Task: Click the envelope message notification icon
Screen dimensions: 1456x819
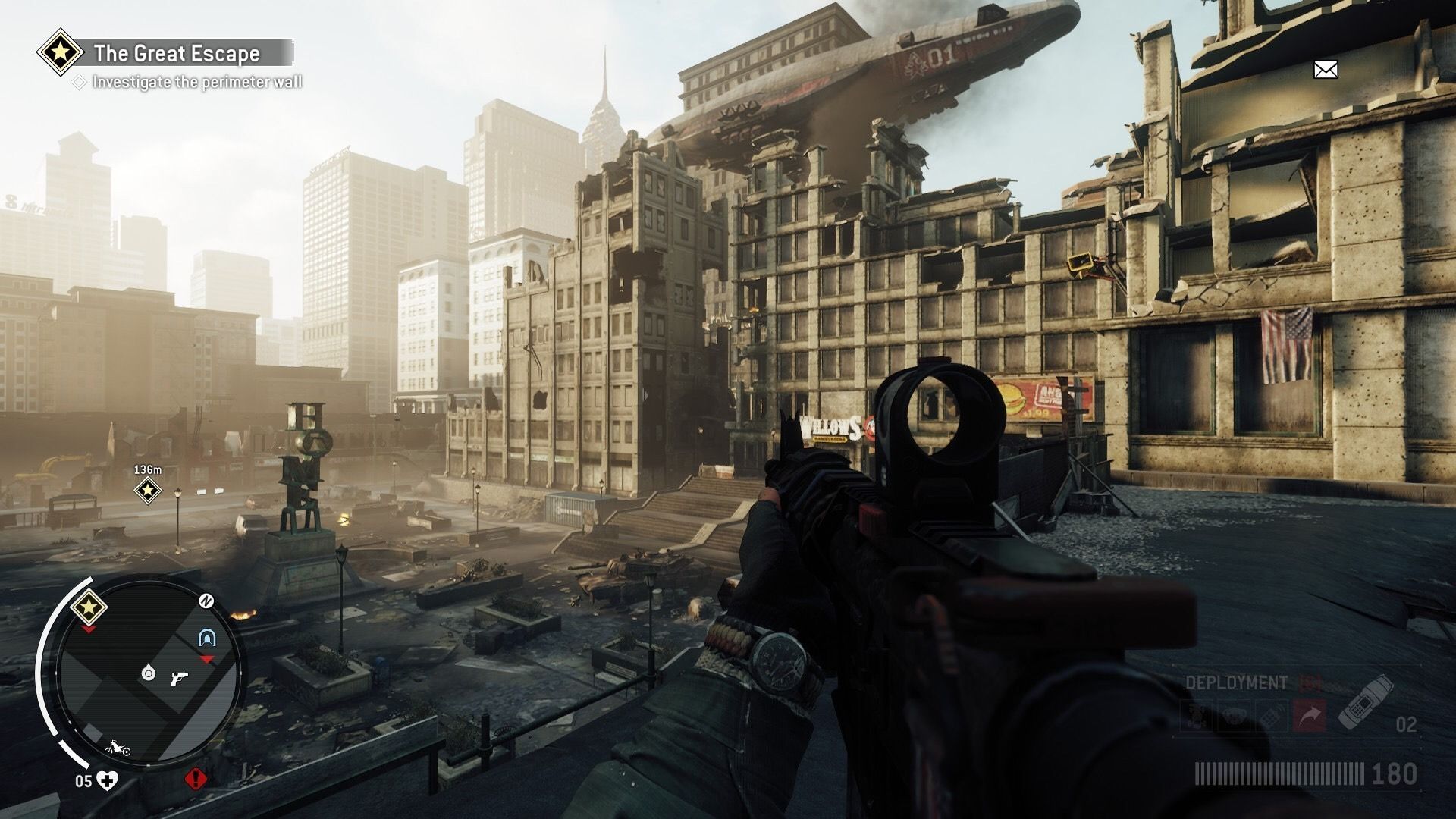Action: (1325, 71)
